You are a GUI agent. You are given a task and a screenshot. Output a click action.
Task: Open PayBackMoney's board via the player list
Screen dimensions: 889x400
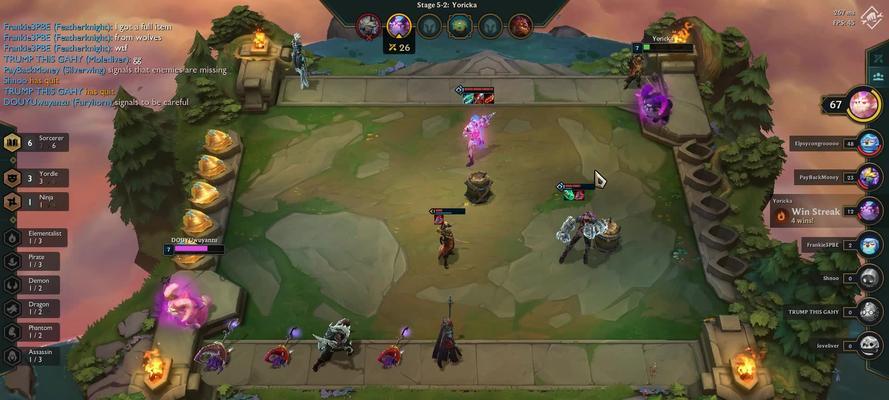coord(870,177)
